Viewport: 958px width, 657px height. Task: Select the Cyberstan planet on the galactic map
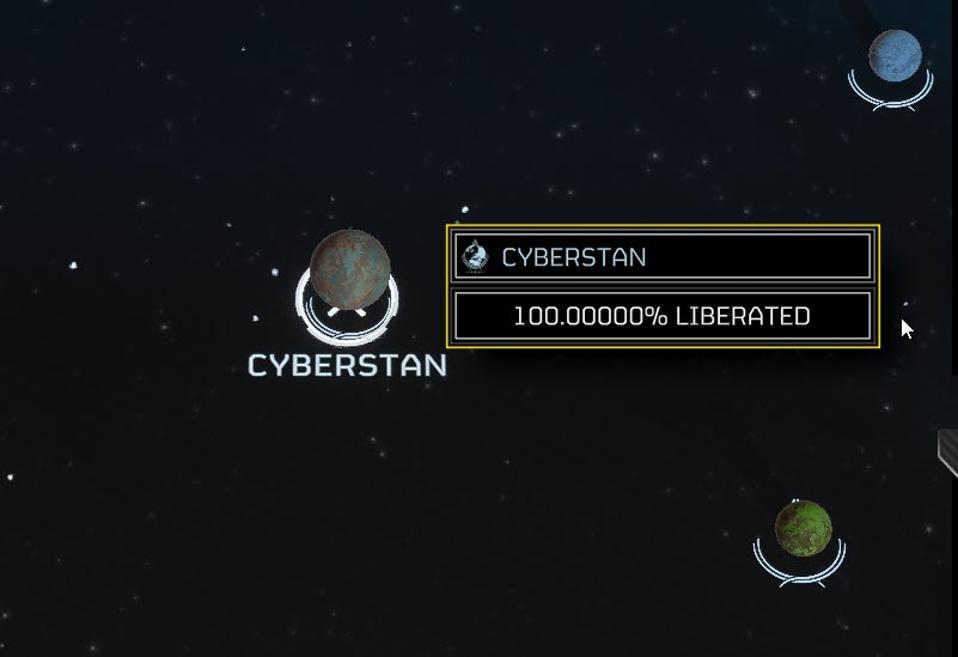coord(349,270)
